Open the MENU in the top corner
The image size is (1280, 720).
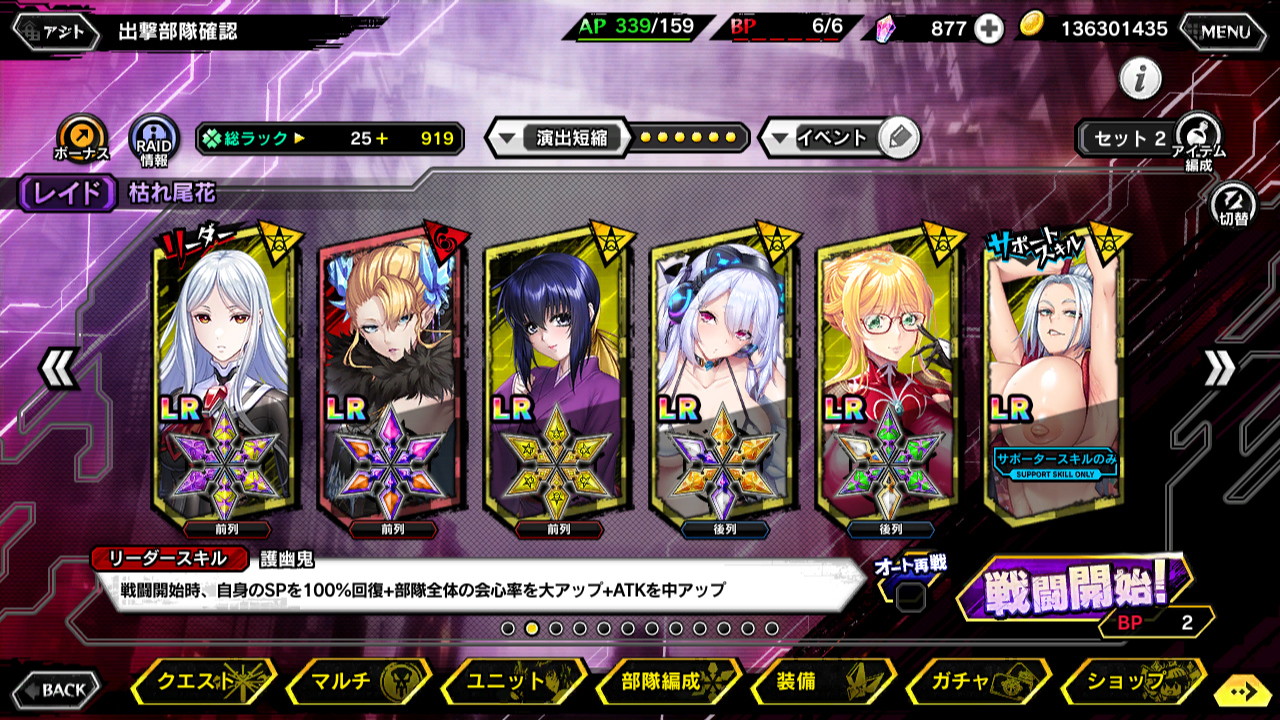click(1224, 31)
